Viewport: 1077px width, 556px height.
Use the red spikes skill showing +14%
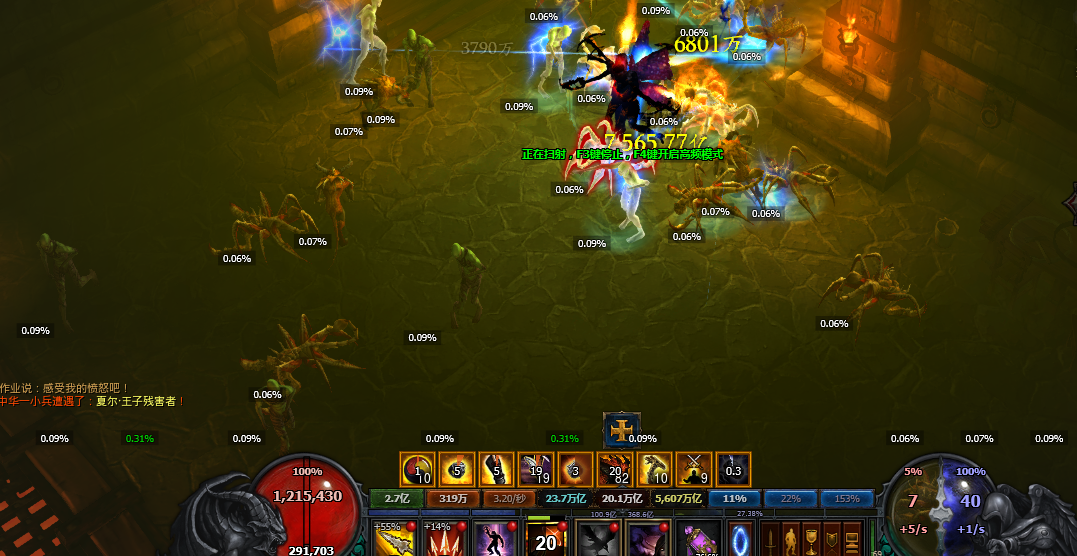click(444, 539)
